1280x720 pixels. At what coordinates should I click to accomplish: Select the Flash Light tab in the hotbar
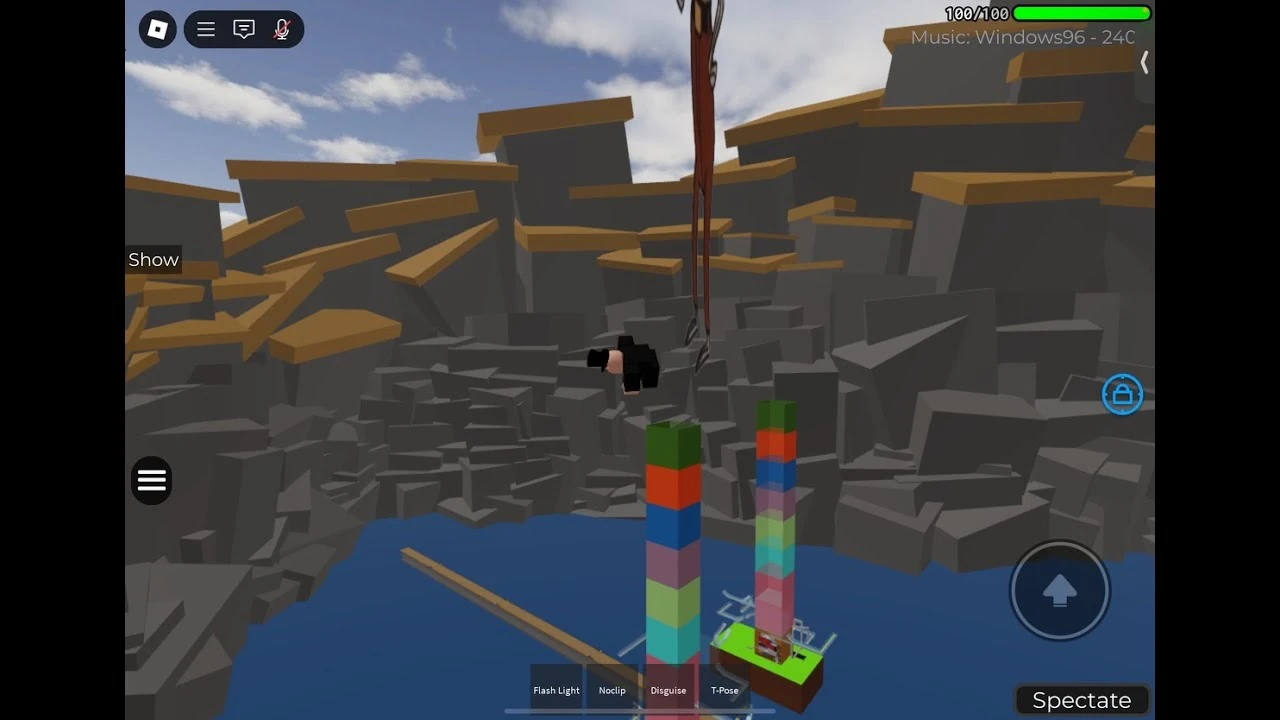pyautogui.click(x=557, y=689)
